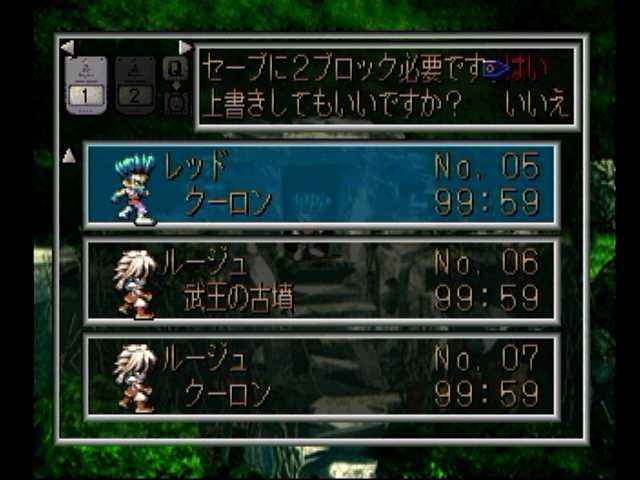Image resolution: width=640 pixels, height=480 pixels.
Task: Decline overwrite by choosing いいえ
Action: point(536,104)
